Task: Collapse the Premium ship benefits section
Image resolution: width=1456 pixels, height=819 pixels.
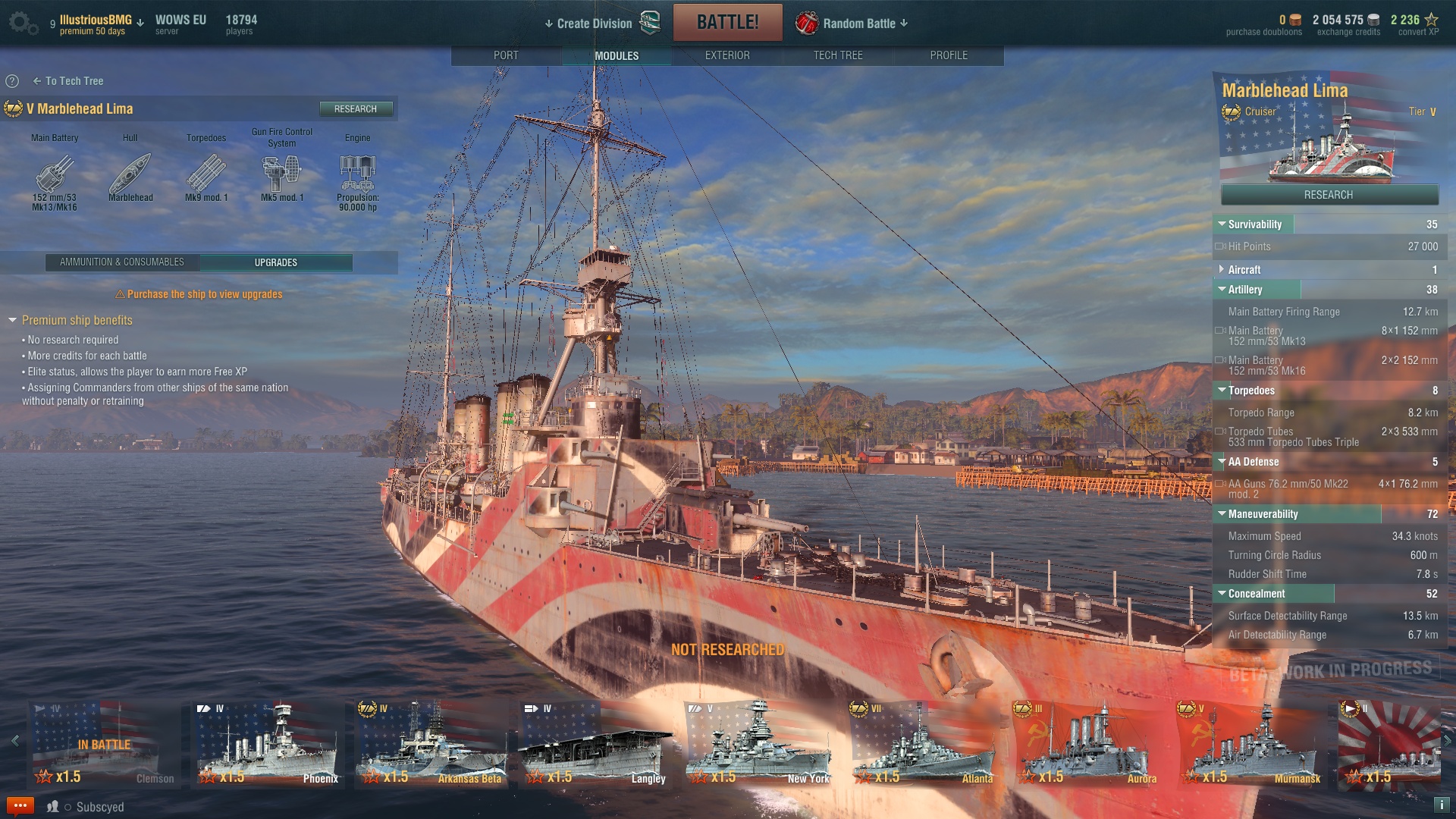Action: pos(13,321)
